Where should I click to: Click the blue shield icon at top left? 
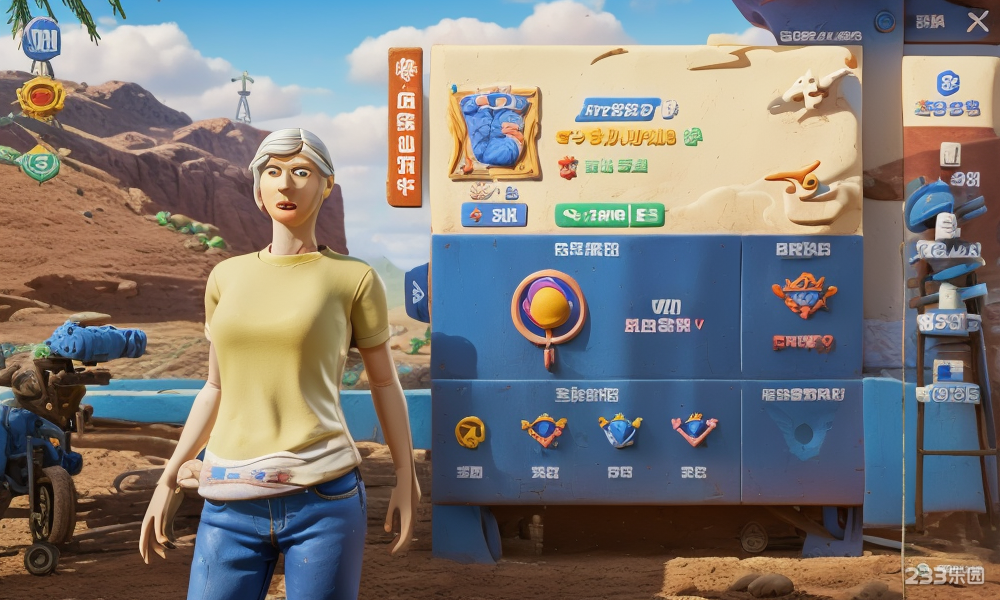pos(41,39)
